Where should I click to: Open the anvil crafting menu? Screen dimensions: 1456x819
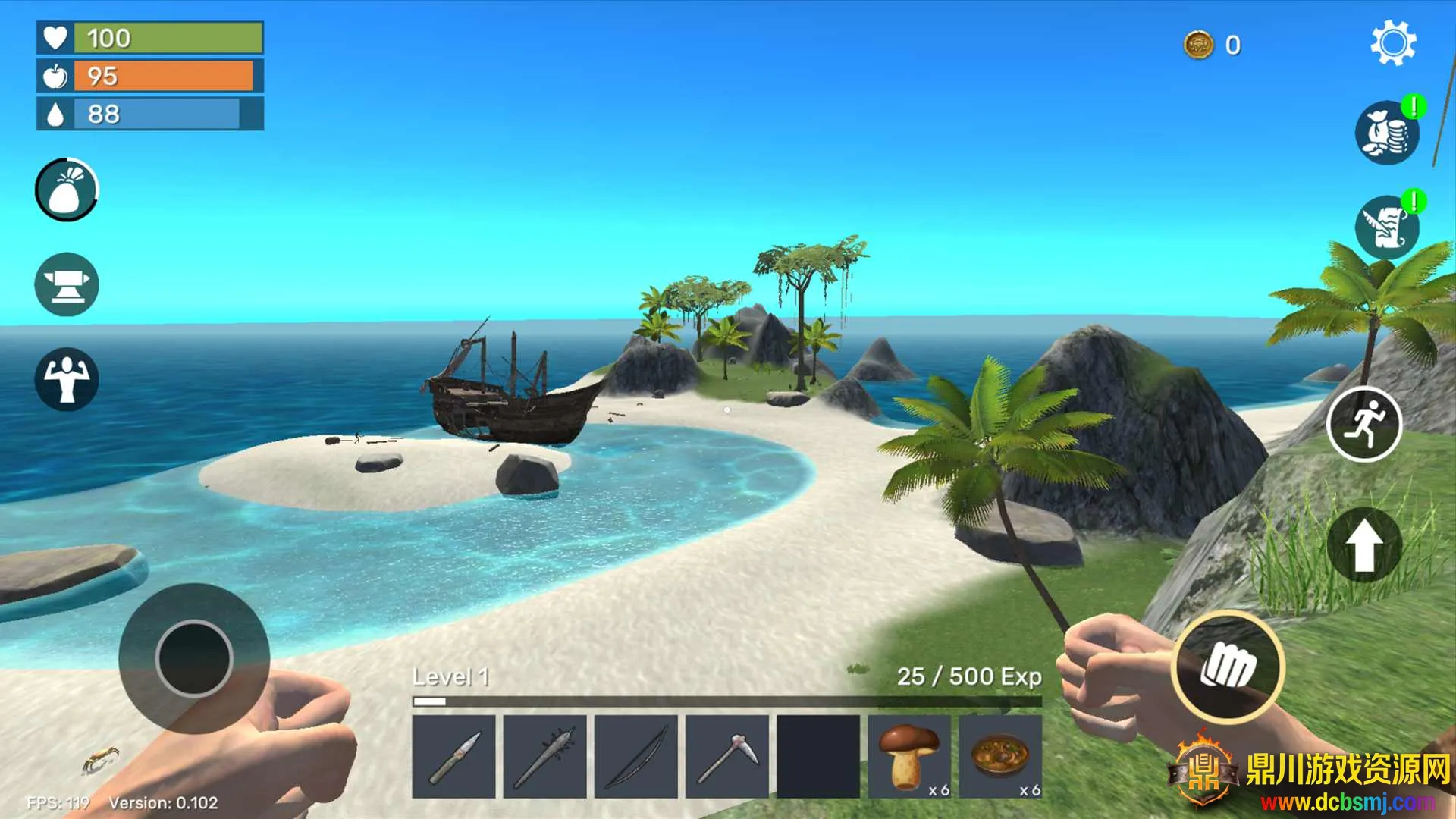[67, 284]
